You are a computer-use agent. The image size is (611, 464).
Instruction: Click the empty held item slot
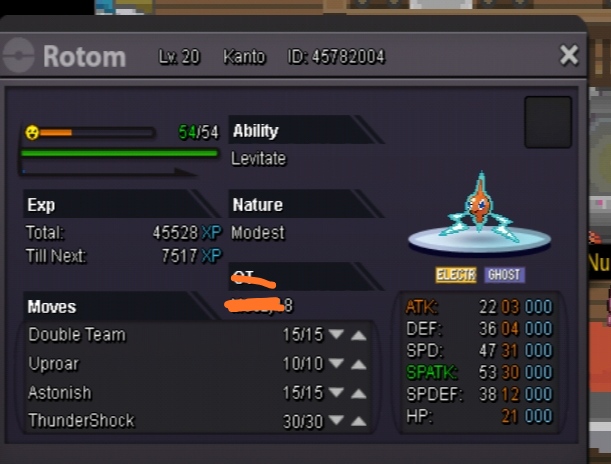pyautogui.click(x=548, y=122)
